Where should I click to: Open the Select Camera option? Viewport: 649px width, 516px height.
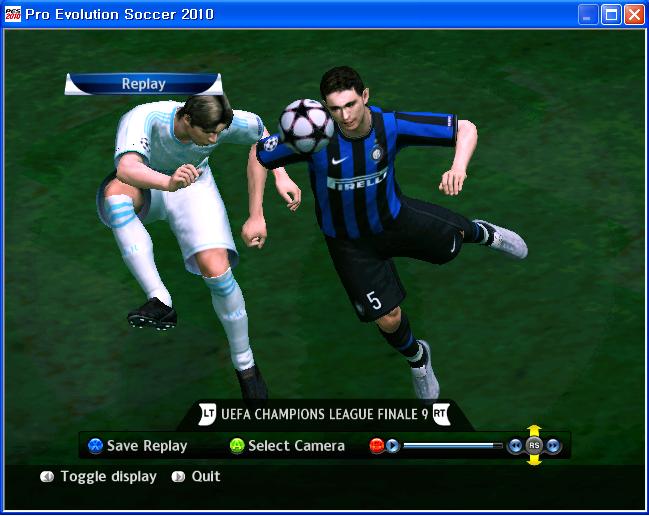pos(295,446)
